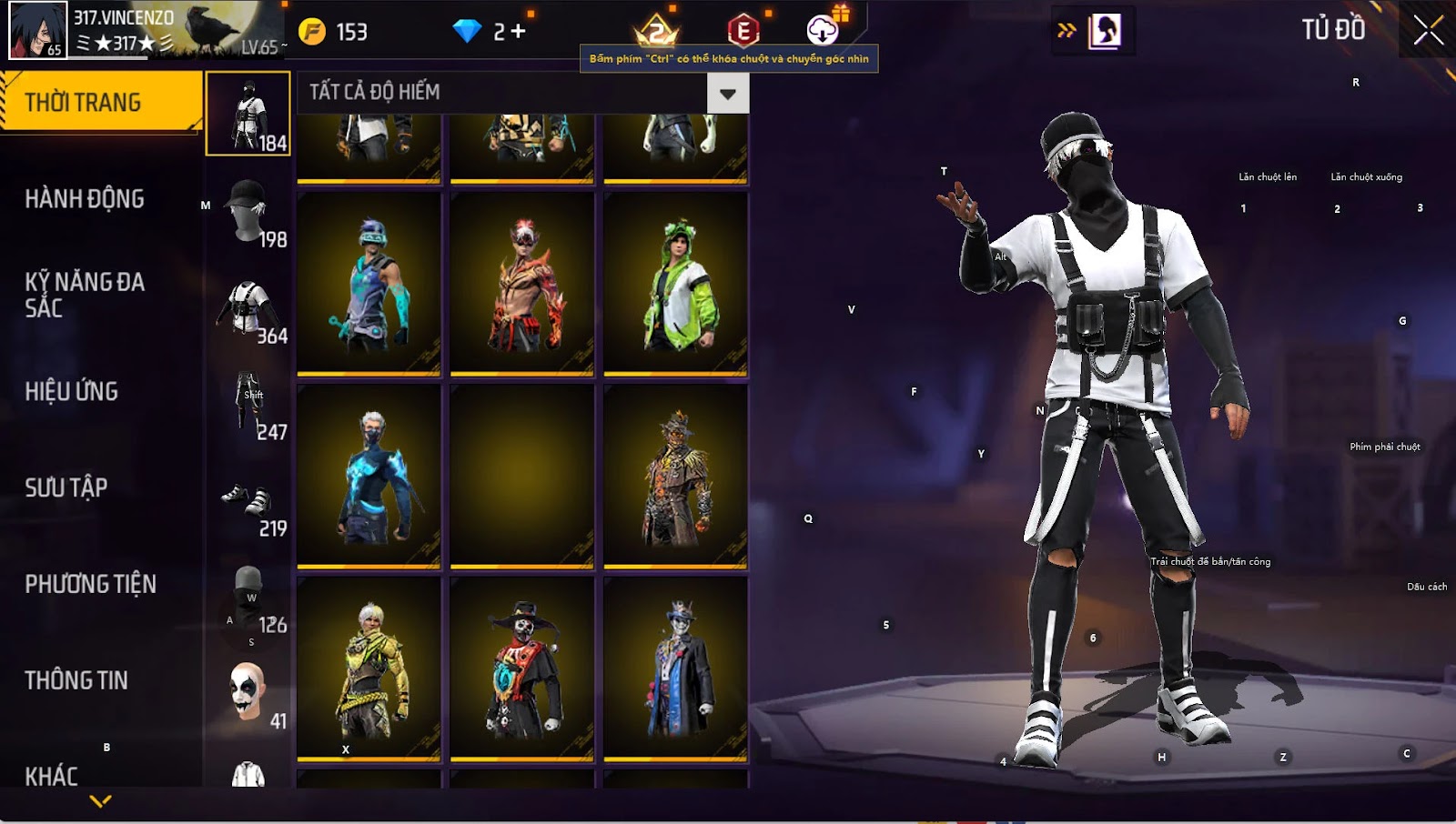The image size is (1456, 824).
Task: Choose the blue lightning masked outfit
Action: click(369, 476)
